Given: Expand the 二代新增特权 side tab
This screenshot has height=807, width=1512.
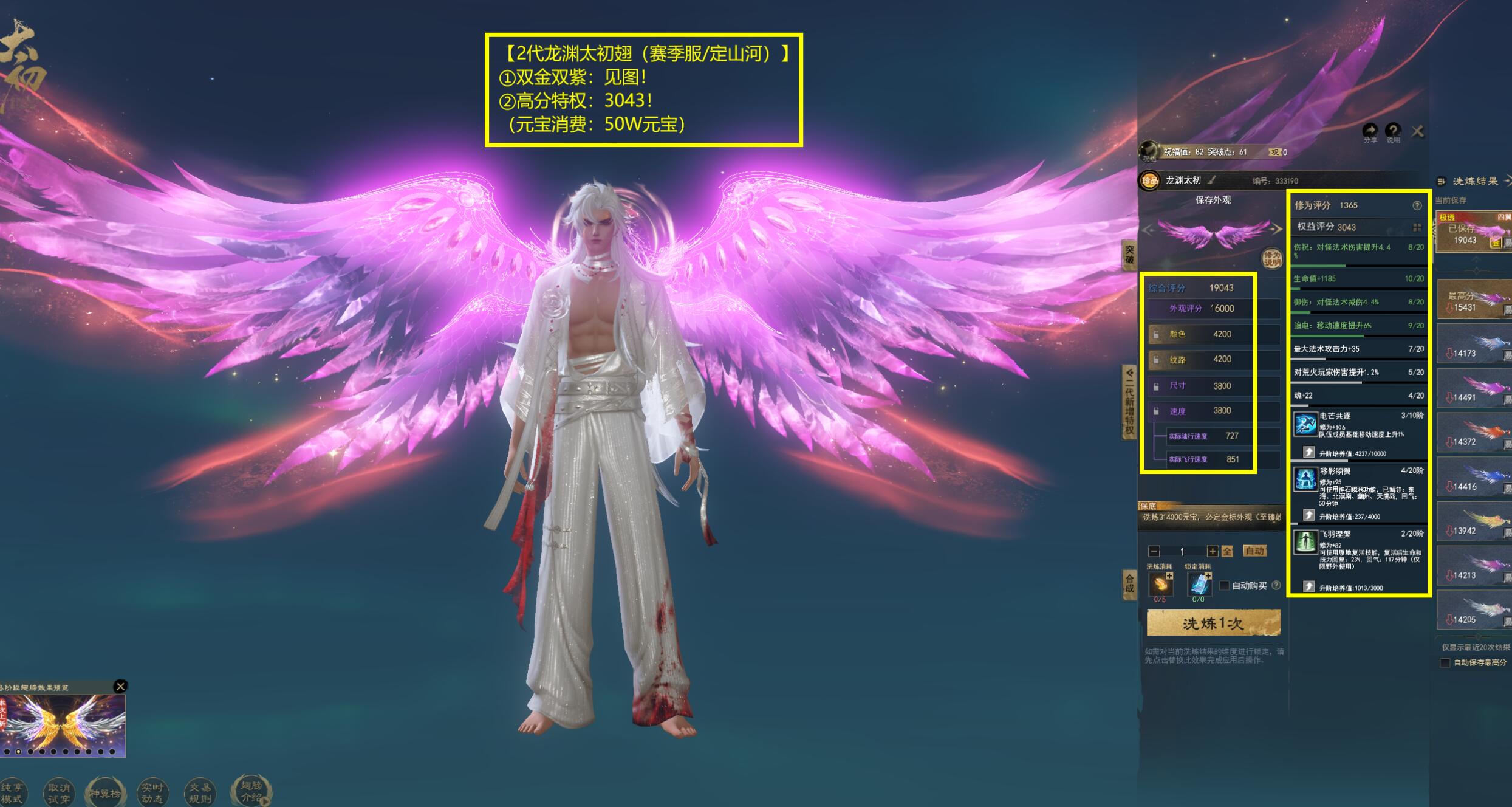Looking at the screenshot, I should pyautogui.click(x=1129, y=402).
